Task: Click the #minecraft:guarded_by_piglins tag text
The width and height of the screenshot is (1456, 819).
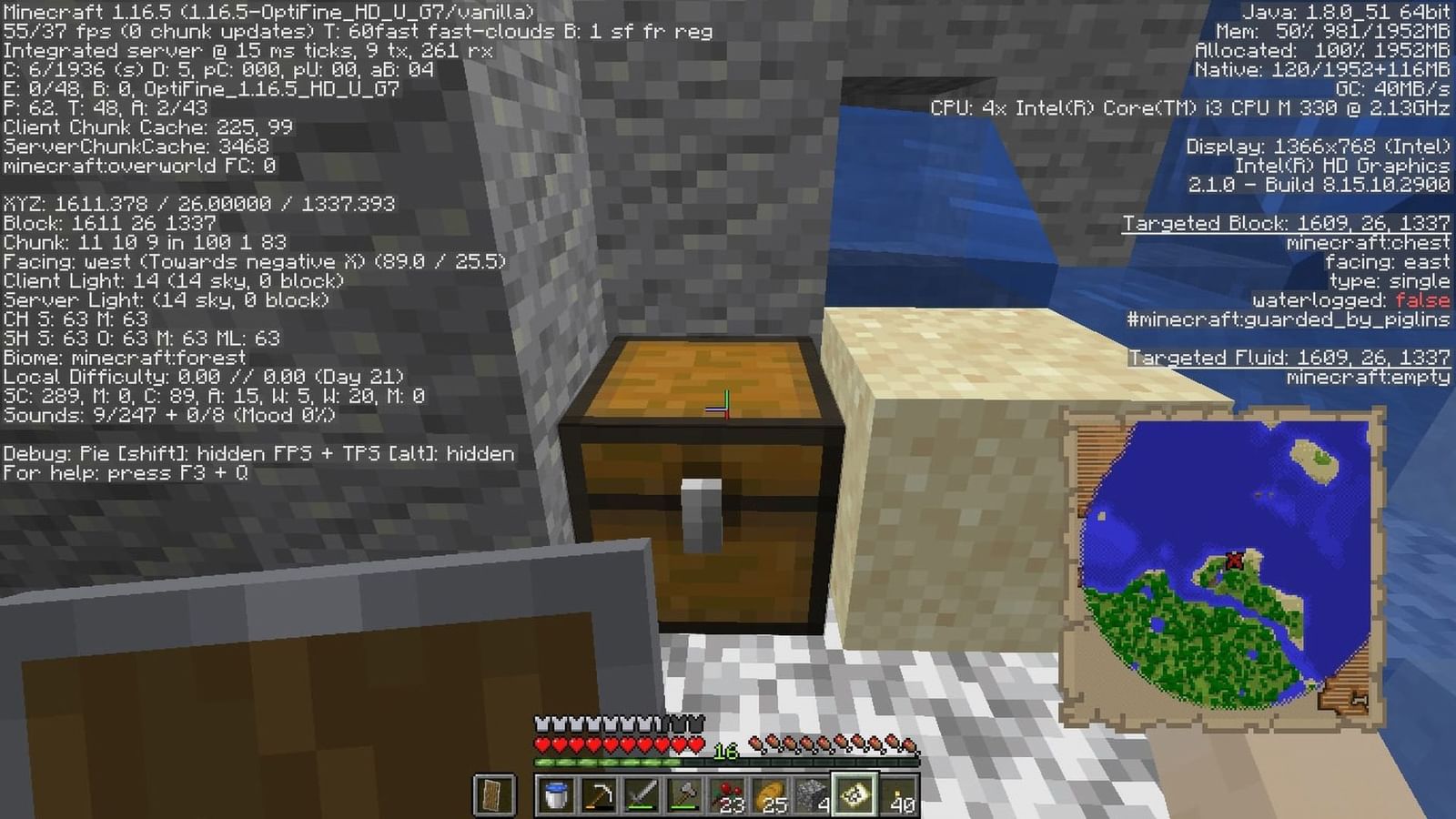Action: [1287, 319]
